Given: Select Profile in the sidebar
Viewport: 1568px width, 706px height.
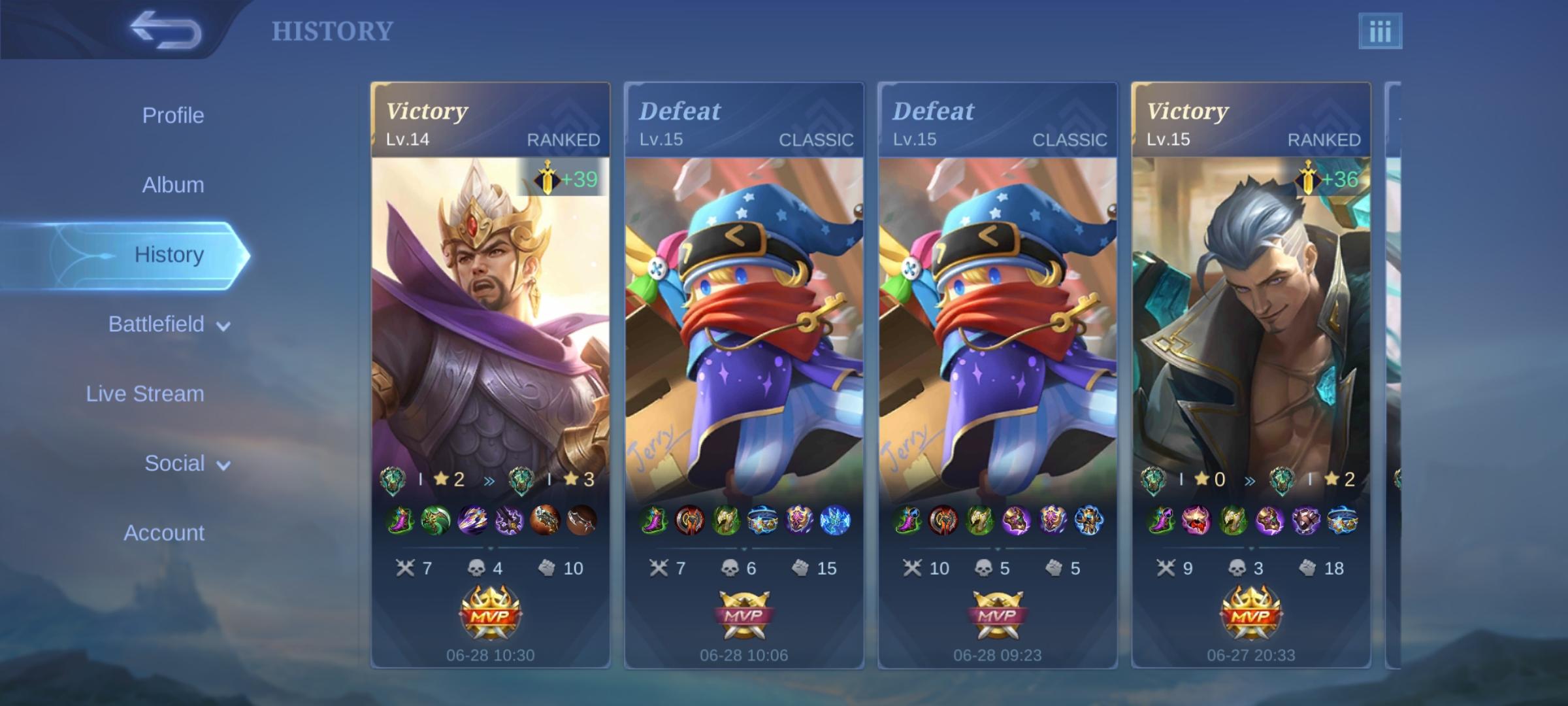Looking at the screenshot, I should pyautogui.click(x=173, y=115).
